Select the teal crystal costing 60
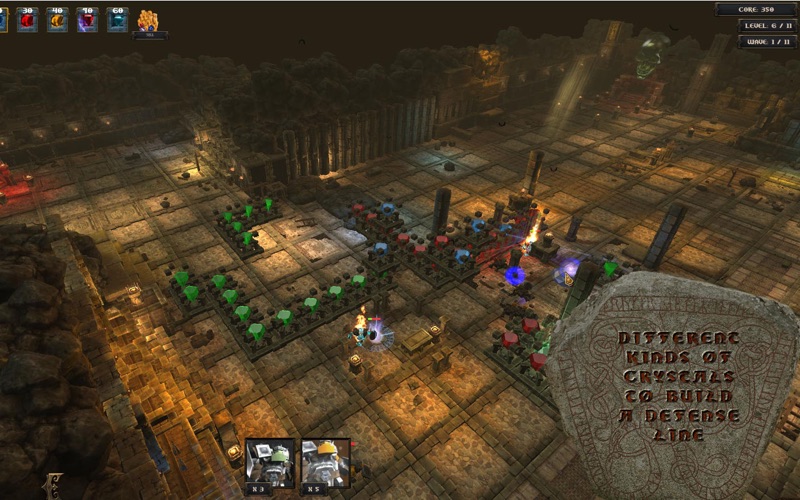This screenshot has width=800, height=500. (117, 20)
